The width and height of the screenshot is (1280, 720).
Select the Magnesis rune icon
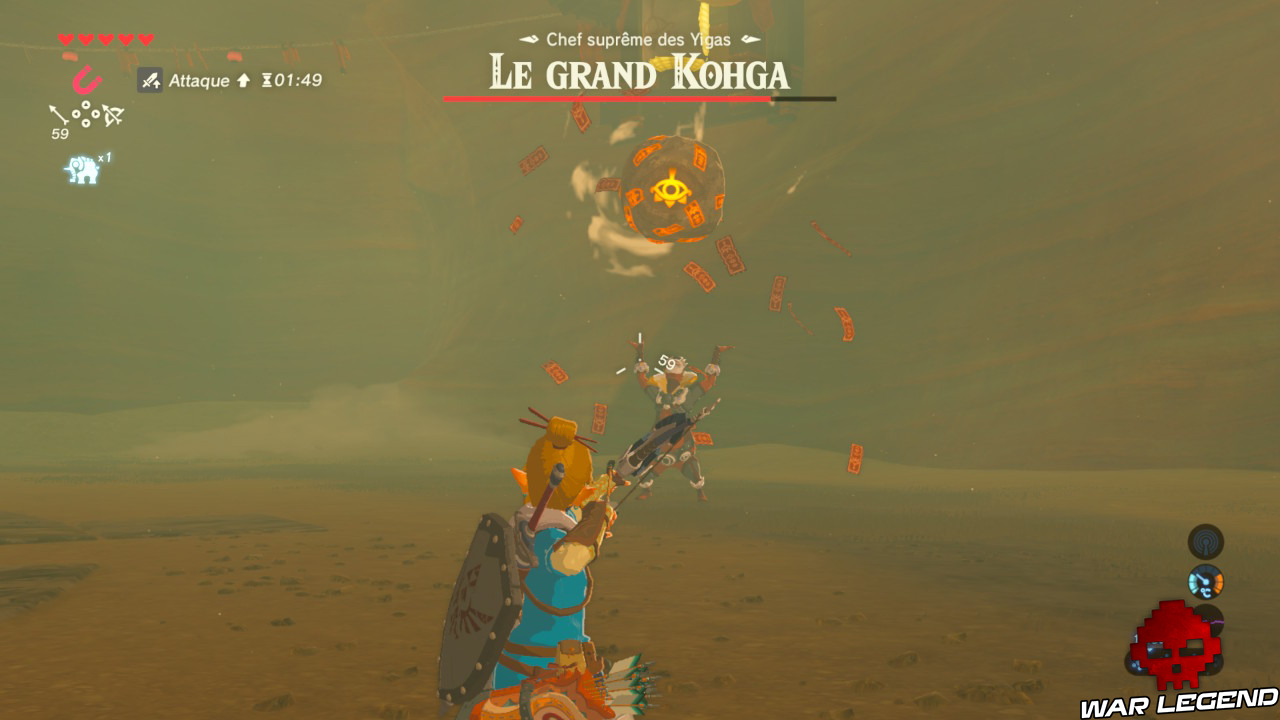(85, 79)
